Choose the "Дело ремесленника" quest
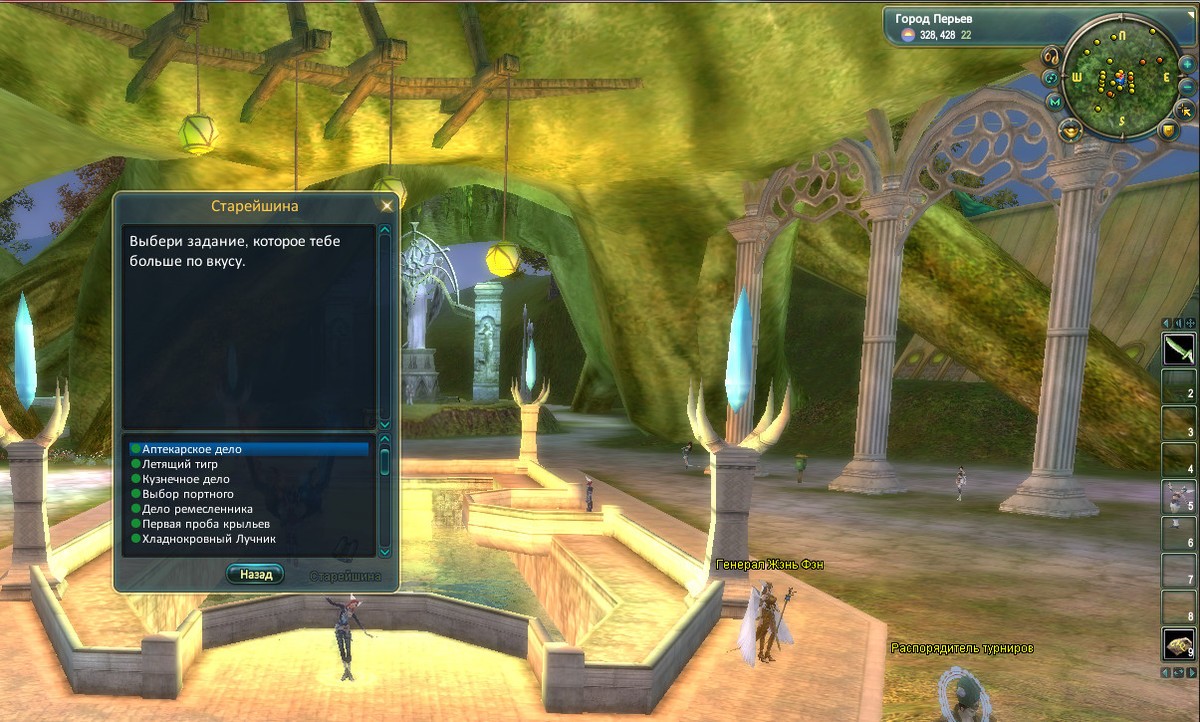 [x=197, y=509]
